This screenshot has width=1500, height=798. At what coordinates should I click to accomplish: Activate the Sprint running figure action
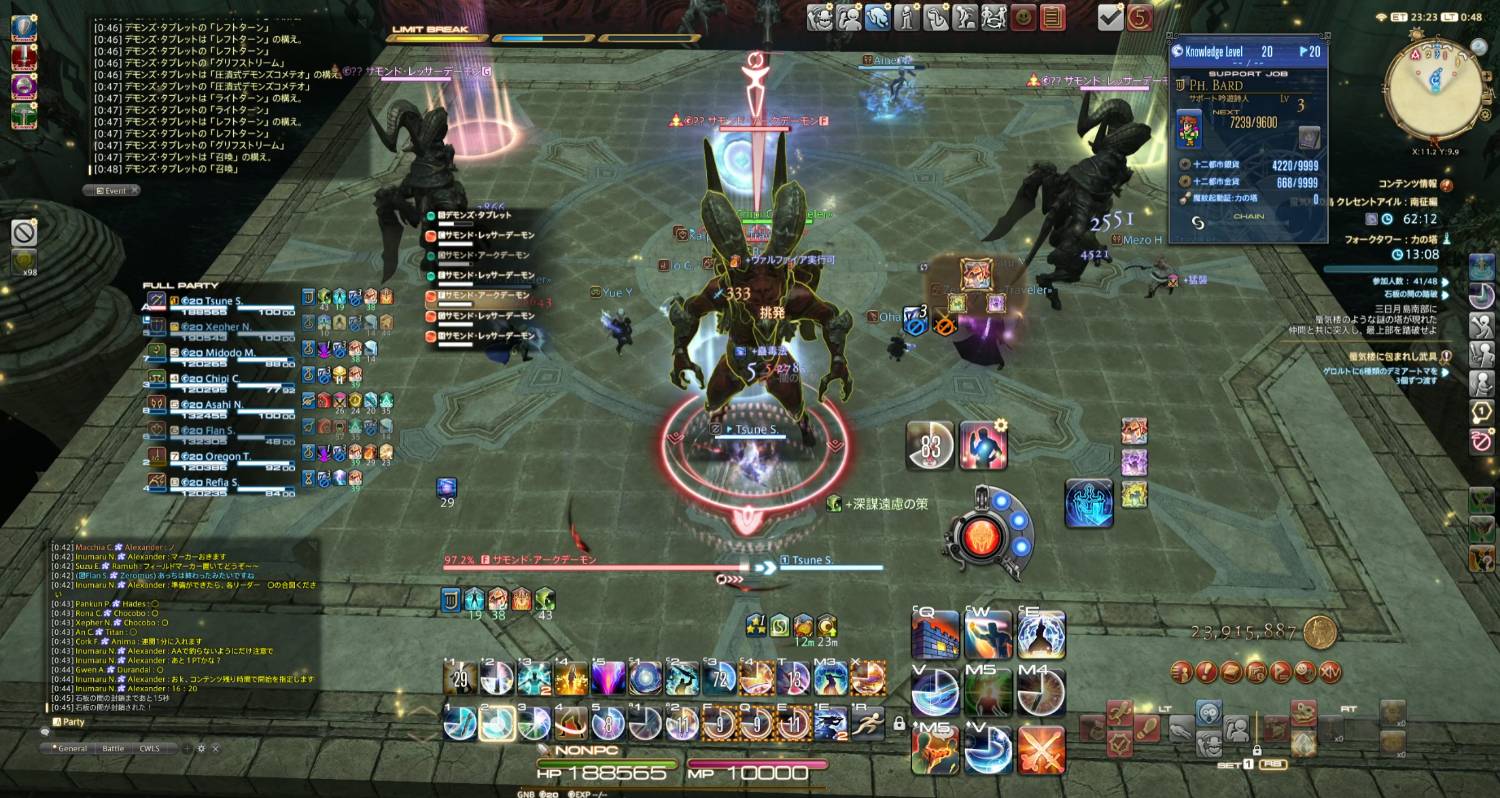coord(866,722)
